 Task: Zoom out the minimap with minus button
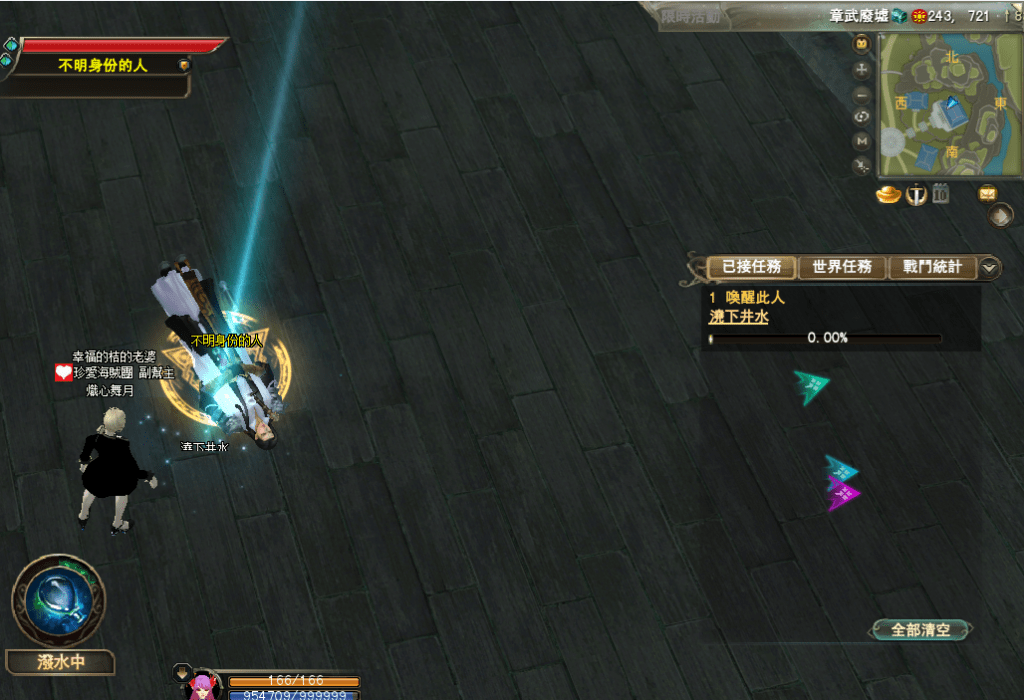coord(862,95)
